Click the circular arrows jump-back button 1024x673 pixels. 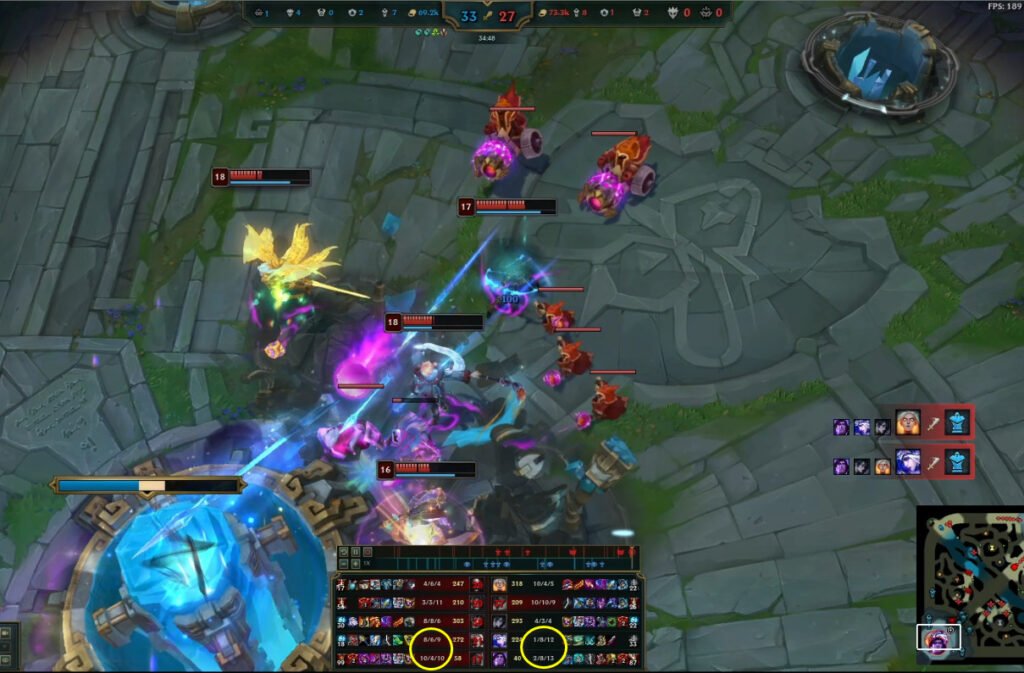pyautogui.click(x=343, y=551)
